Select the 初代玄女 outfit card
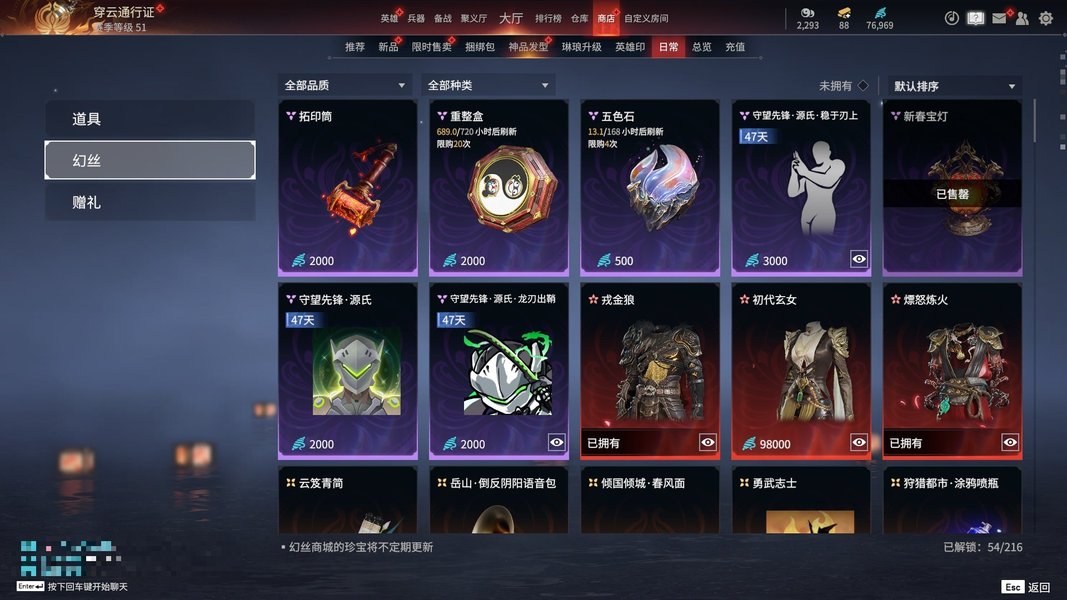 pyautogui.click(x=800, y=370)
